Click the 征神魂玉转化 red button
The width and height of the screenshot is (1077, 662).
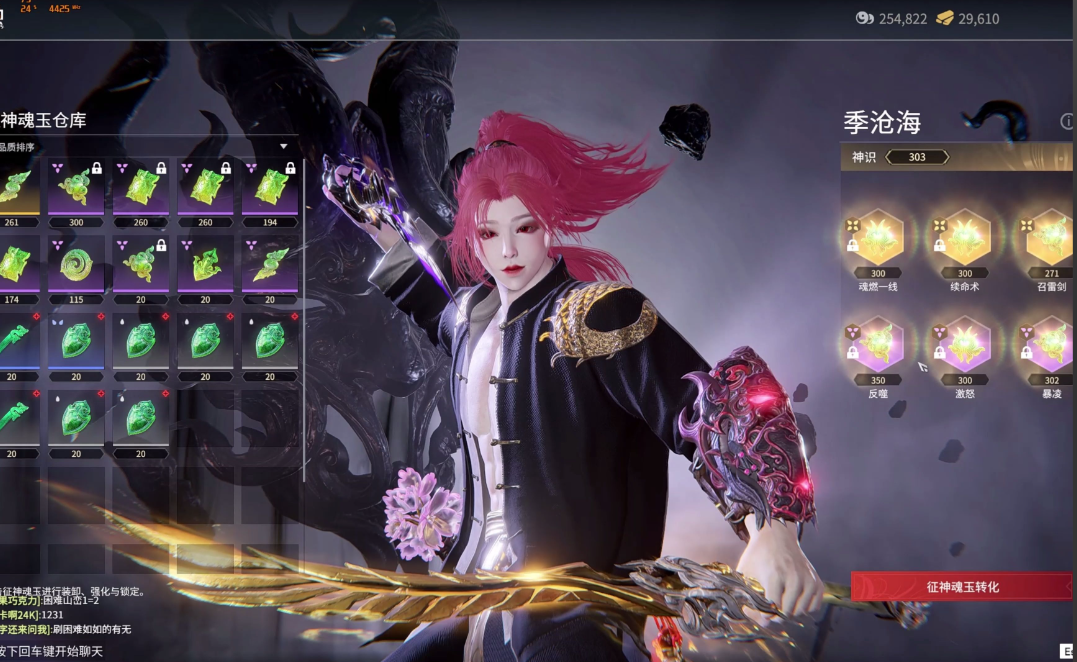(961, 587)
